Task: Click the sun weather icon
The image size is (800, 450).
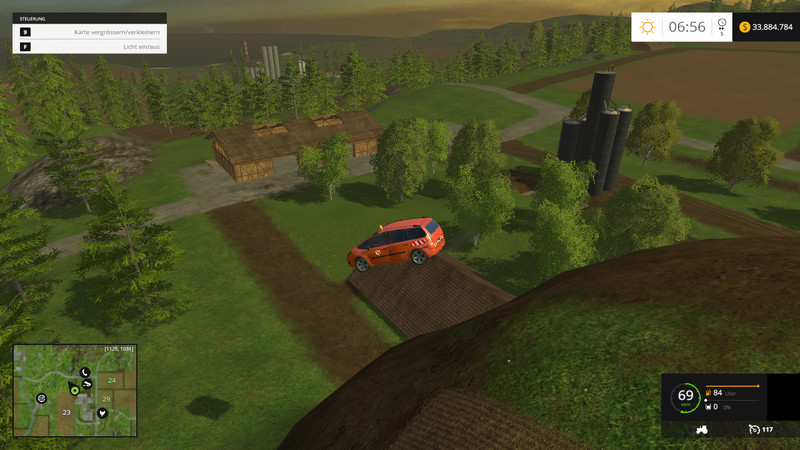Action: (648, 27)
